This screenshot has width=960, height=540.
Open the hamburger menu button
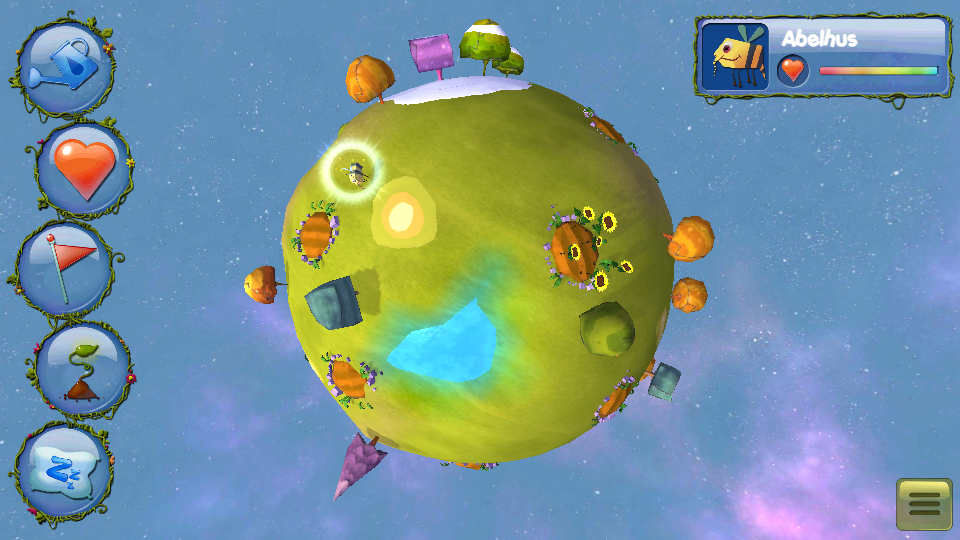[923, 504]
